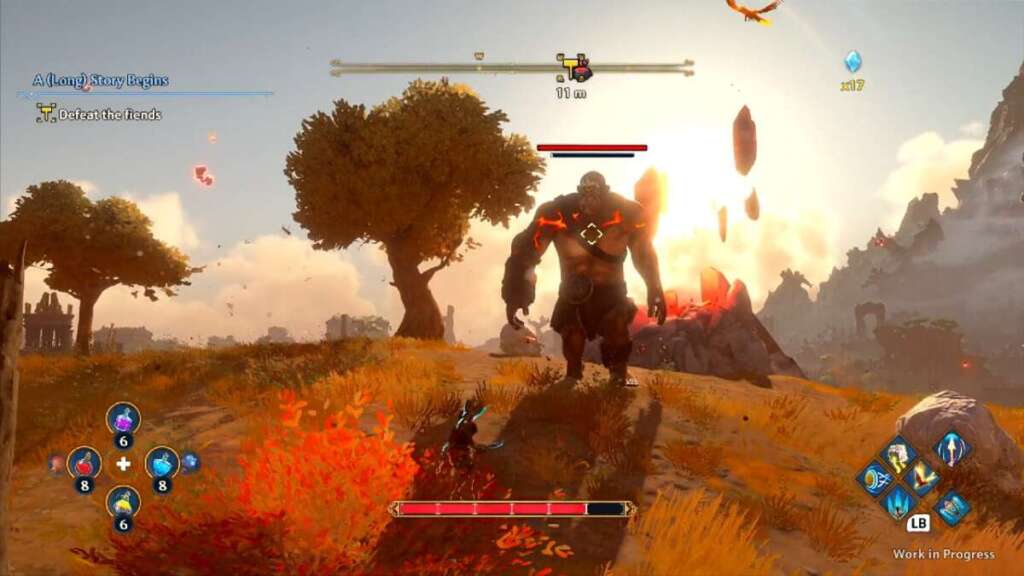Select the 'Defeat the fiends' objective
The width and height of the screenshot is (1024, 576).
coord(109,114)
